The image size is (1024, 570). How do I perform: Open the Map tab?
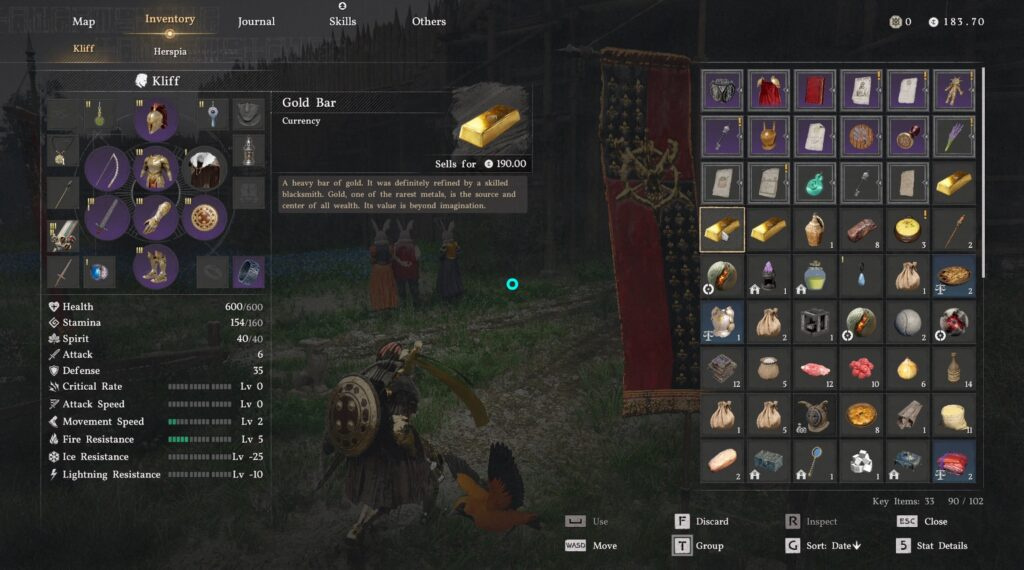pos(84,21)
